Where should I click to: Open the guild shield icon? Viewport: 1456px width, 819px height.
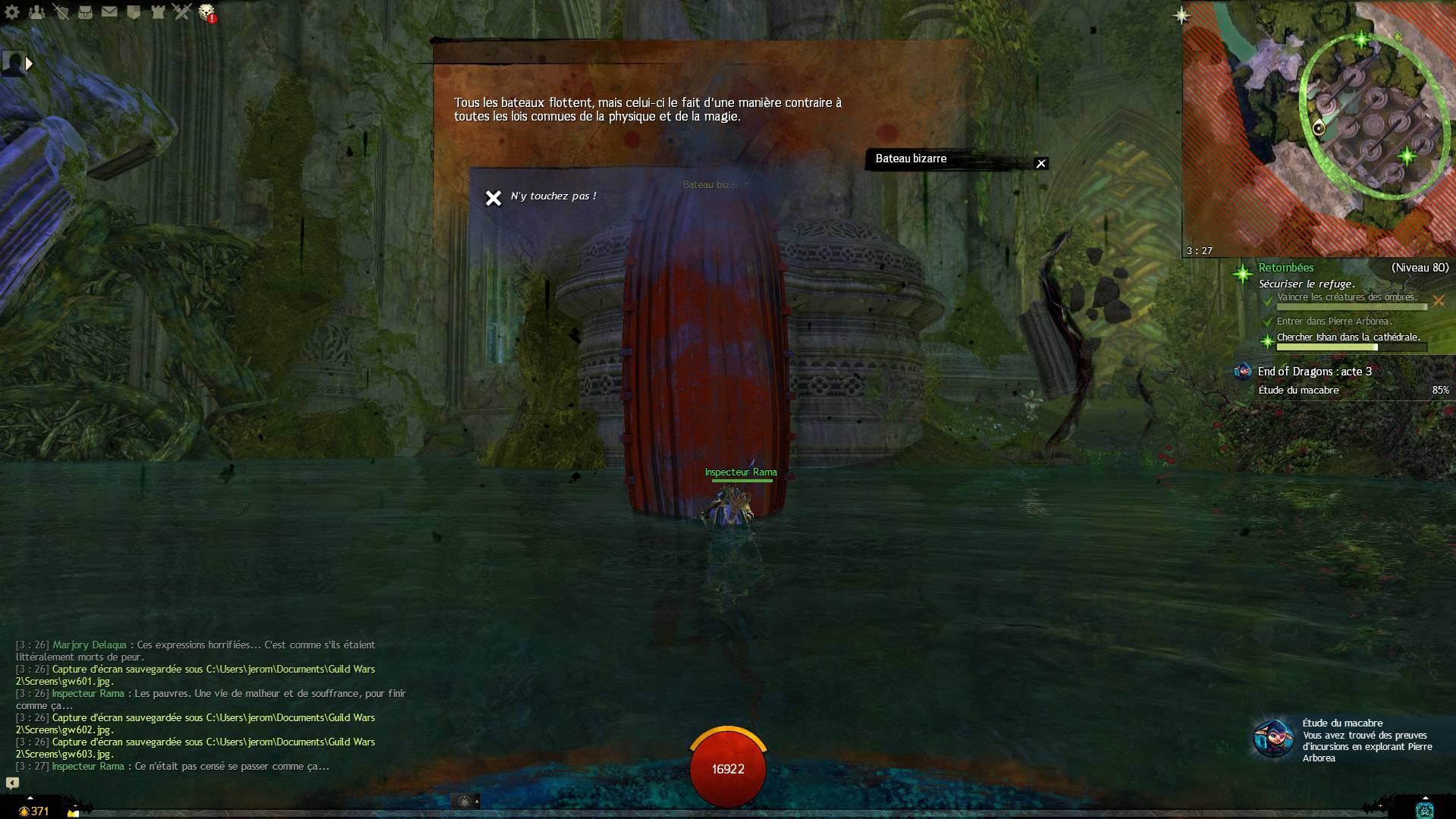pos(133,11)
